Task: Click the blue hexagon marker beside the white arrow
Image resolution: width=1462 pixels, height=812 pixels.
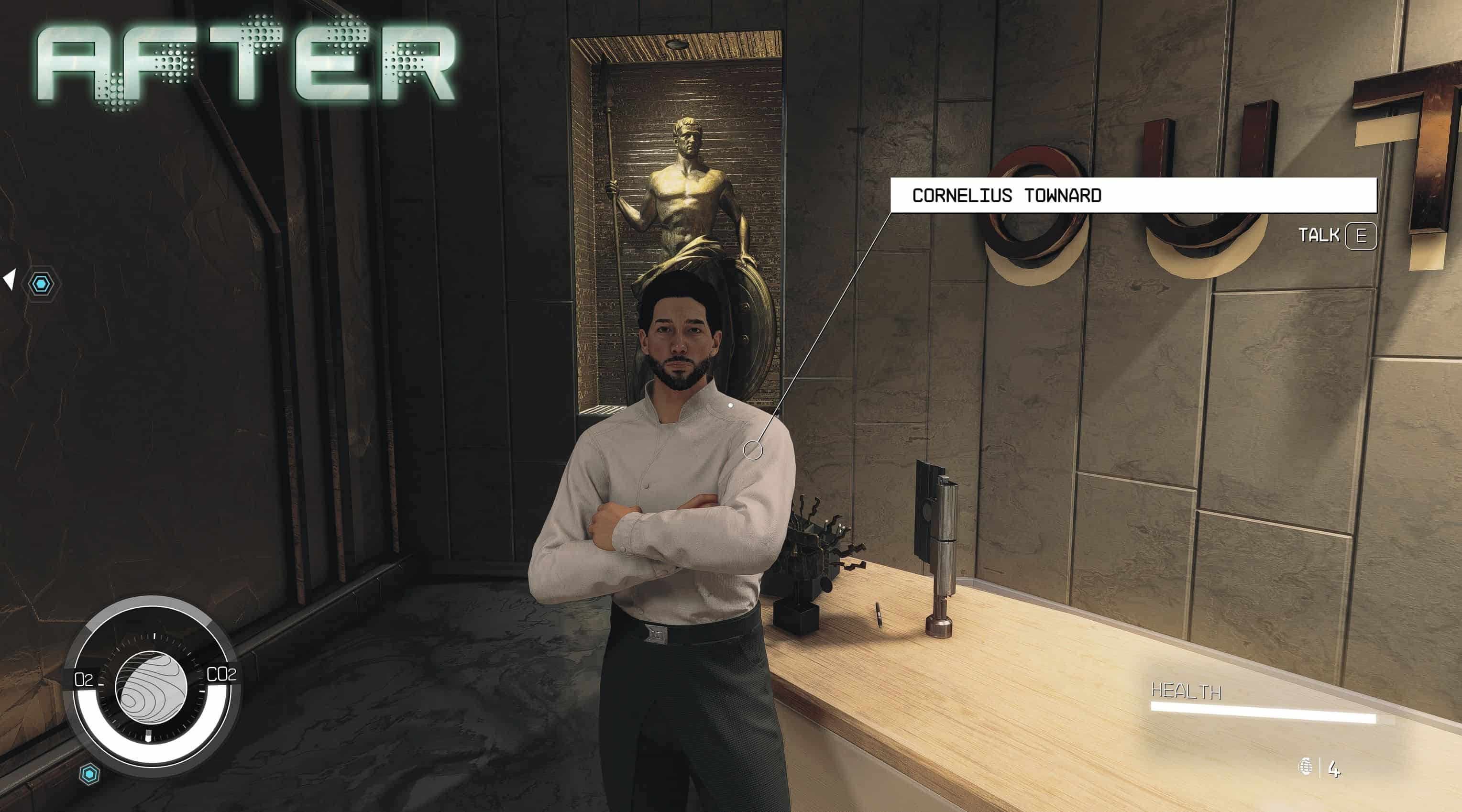Action: (x=42, y=283)
